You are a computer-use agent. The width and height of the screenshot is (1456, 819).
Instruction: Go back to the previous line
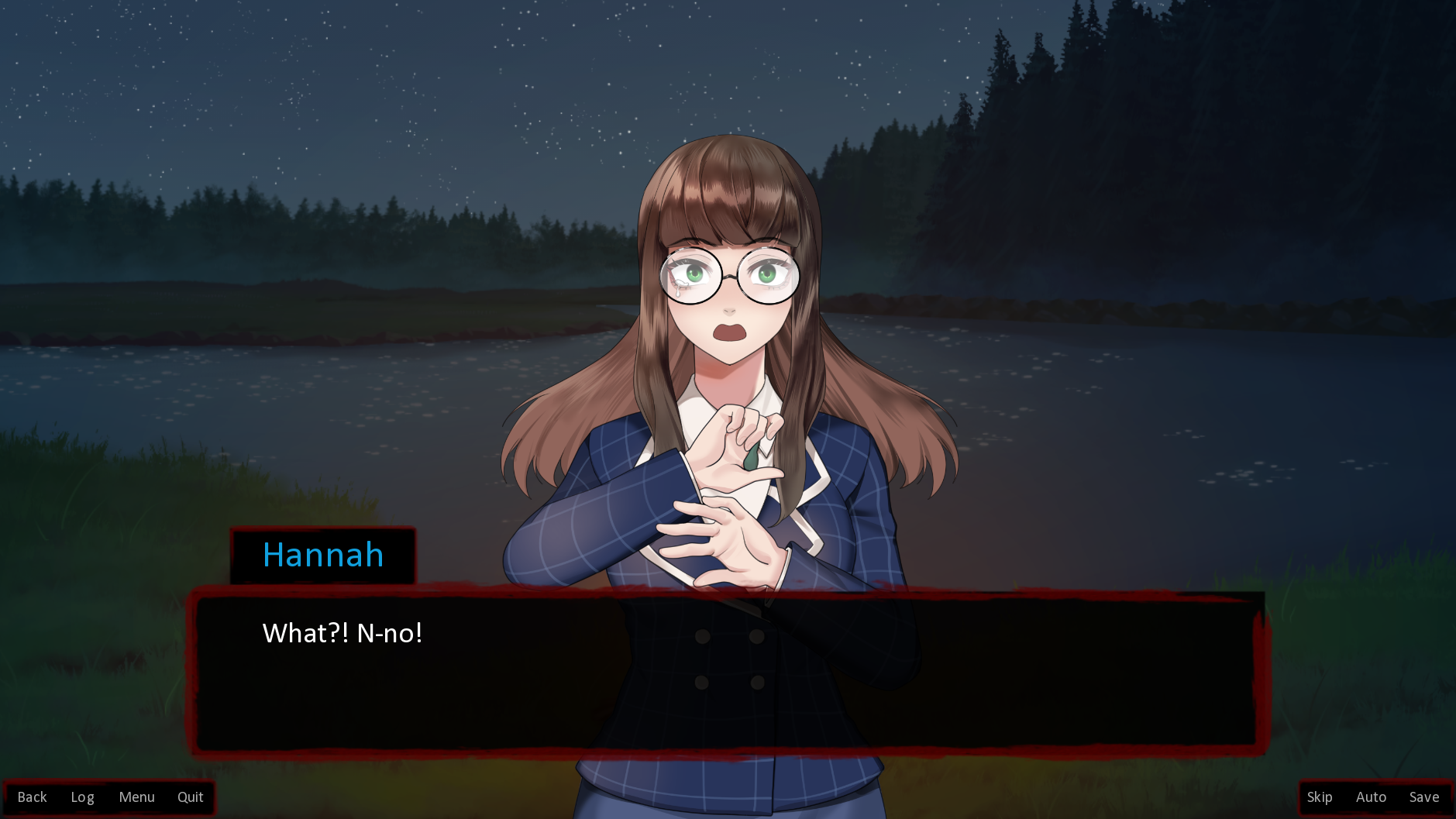tap(32, 797)
